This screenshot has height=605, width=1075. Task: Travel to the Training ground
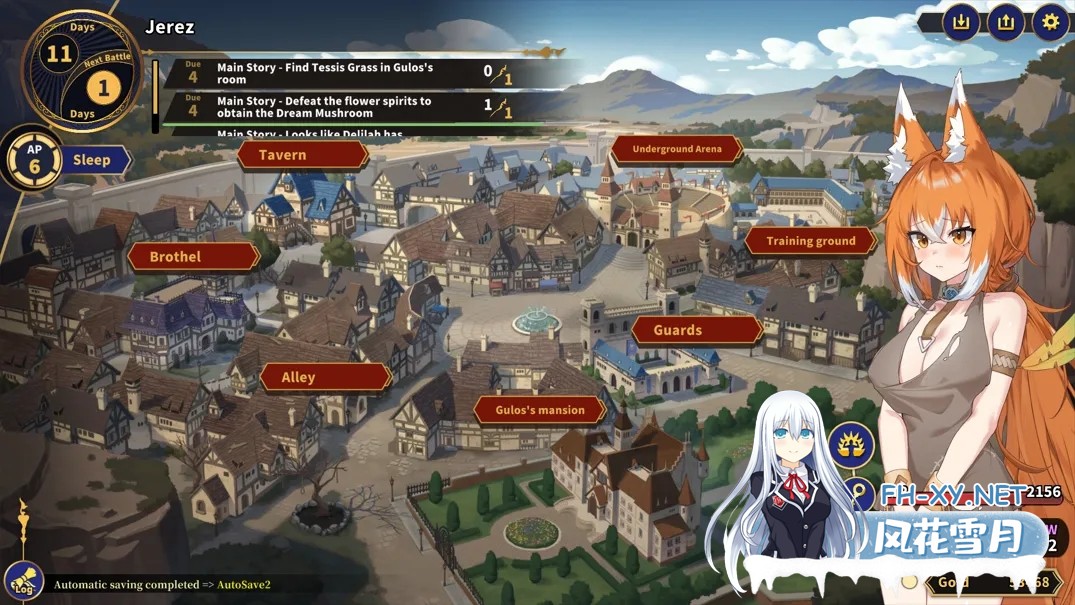[810, 241]
